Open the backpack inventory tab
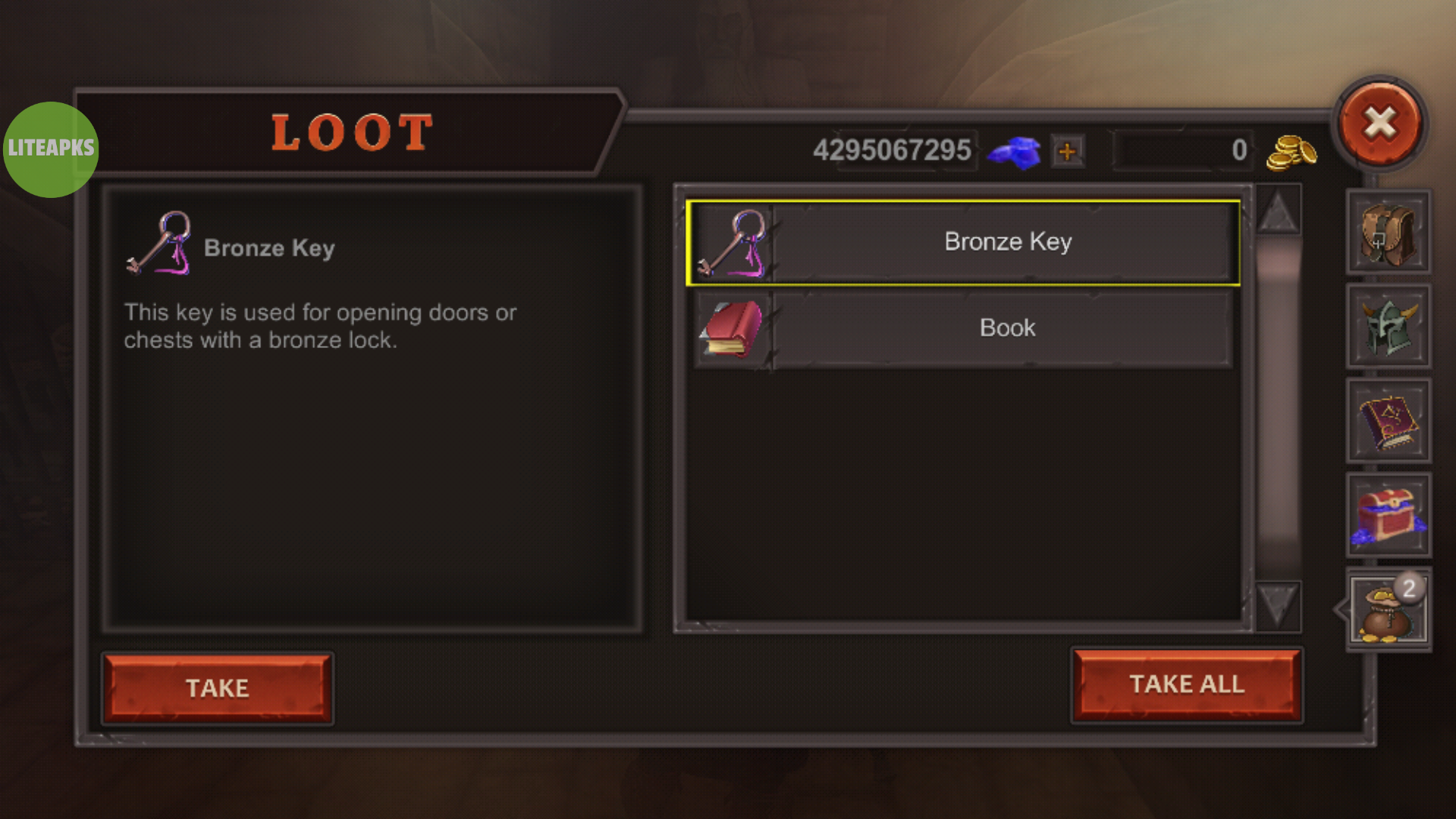Viewport: 1456px width, 819px height. [x=1388, y=232]
